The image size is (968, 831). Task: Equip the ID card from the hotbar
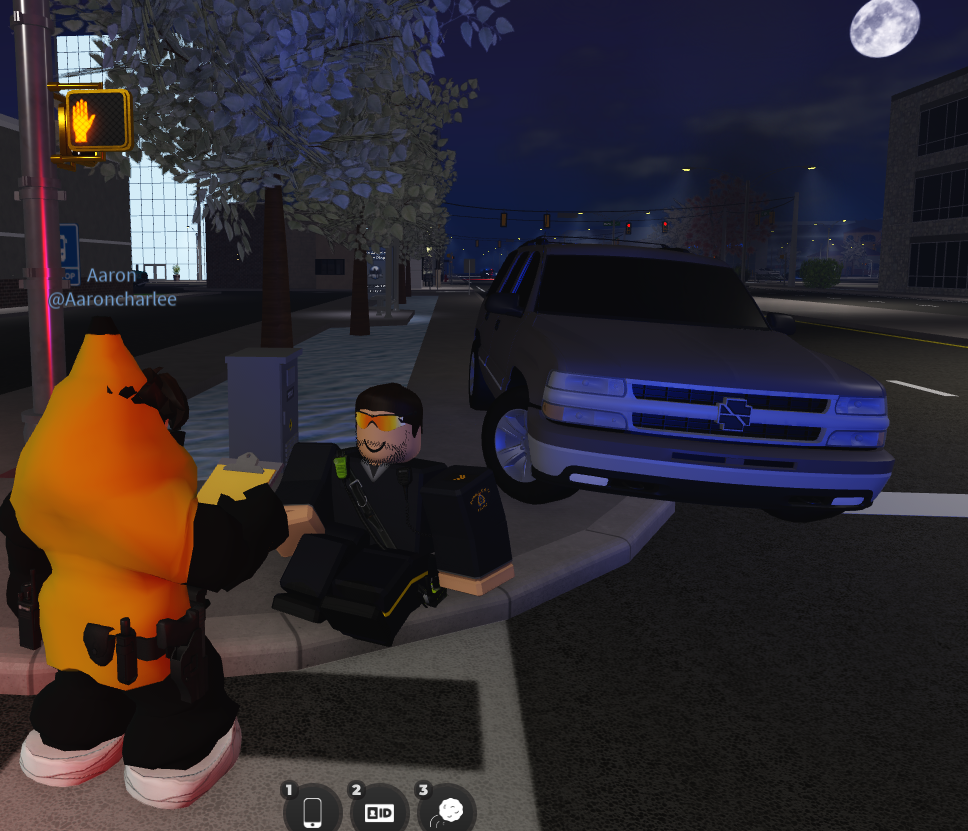[x=379, y=811]
